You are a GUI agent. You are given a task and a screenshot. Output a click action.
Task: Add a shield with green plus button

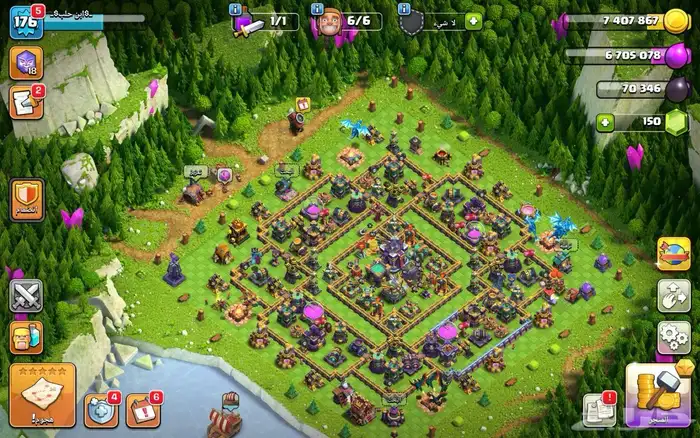(x=473, y=21)
